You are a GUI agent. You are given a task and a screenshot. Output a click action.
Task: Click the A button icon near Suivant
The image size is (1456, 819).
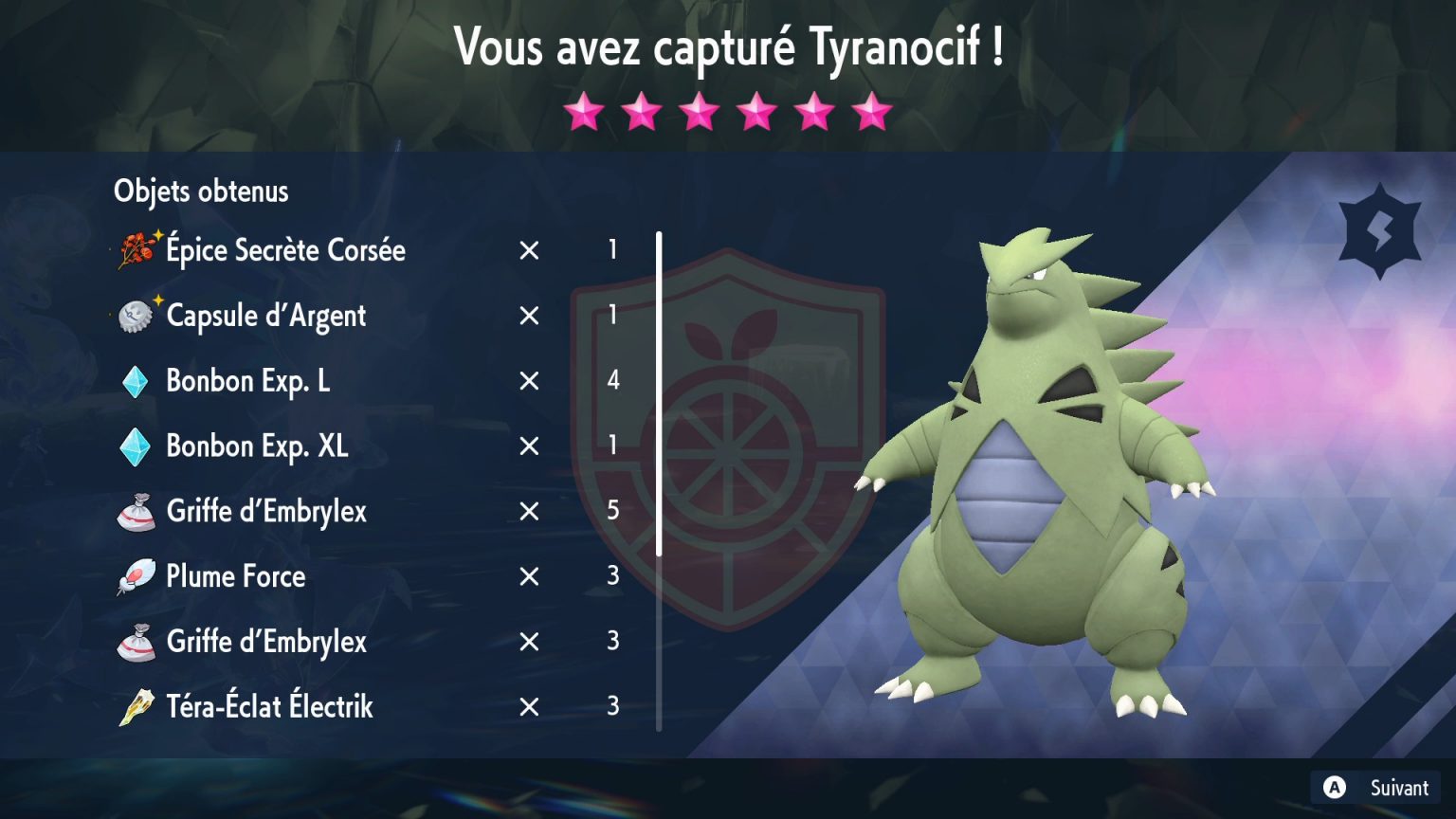(1335, 788)
